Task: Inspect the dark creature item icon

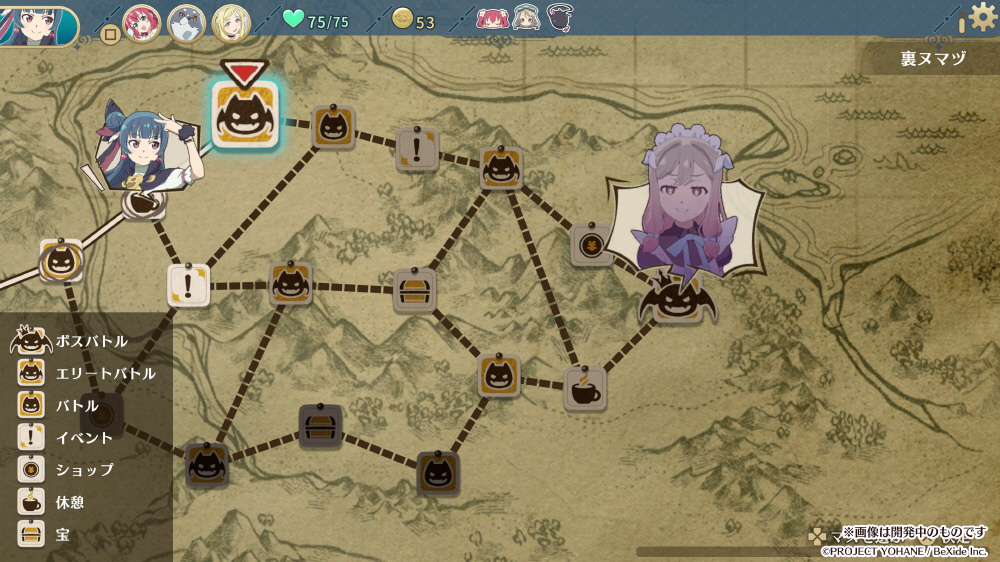Action: coord(560,18)
